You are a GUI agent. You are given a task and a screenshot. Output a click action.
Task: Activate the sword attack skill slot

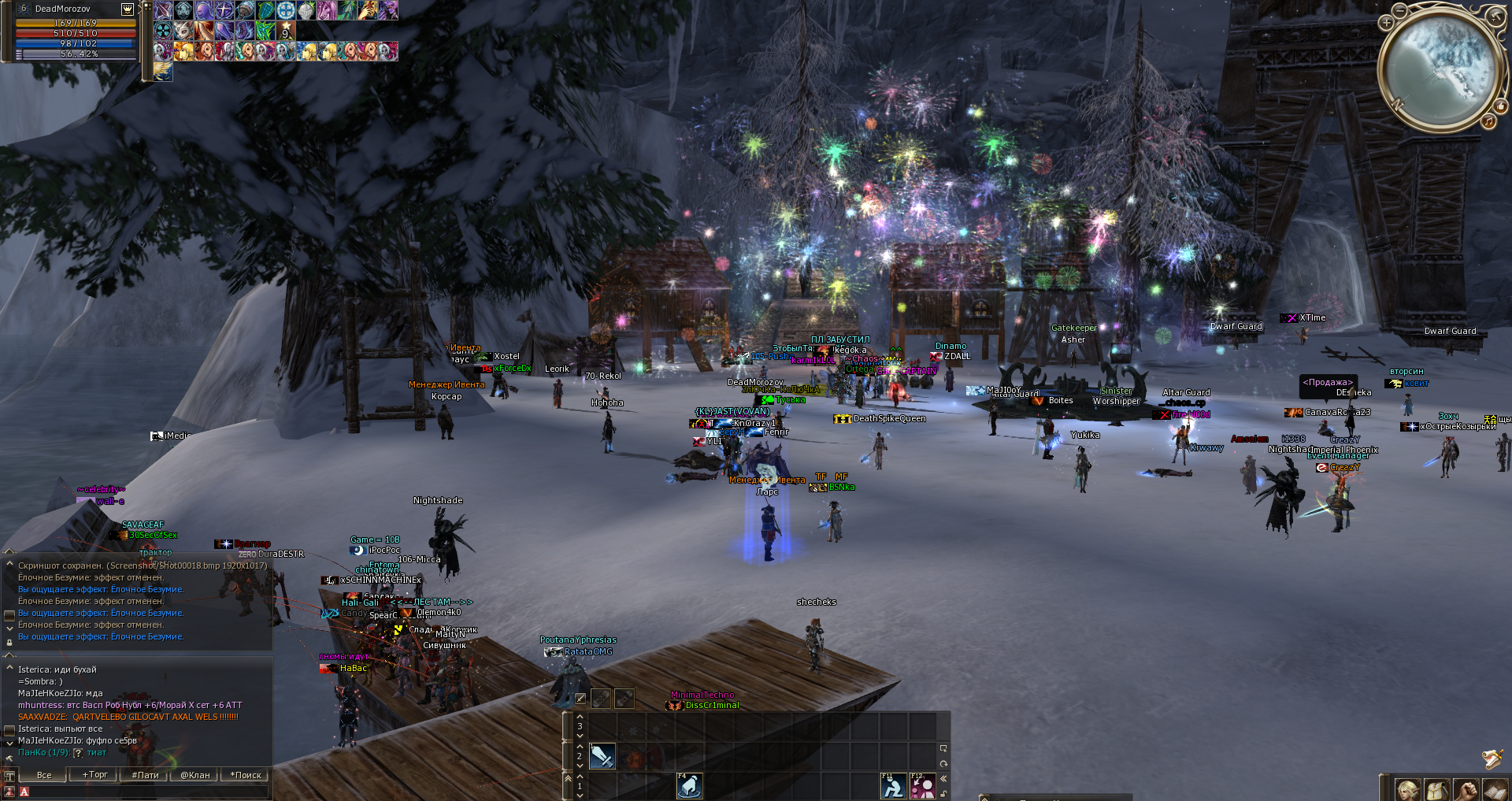[x=602, y=757]
